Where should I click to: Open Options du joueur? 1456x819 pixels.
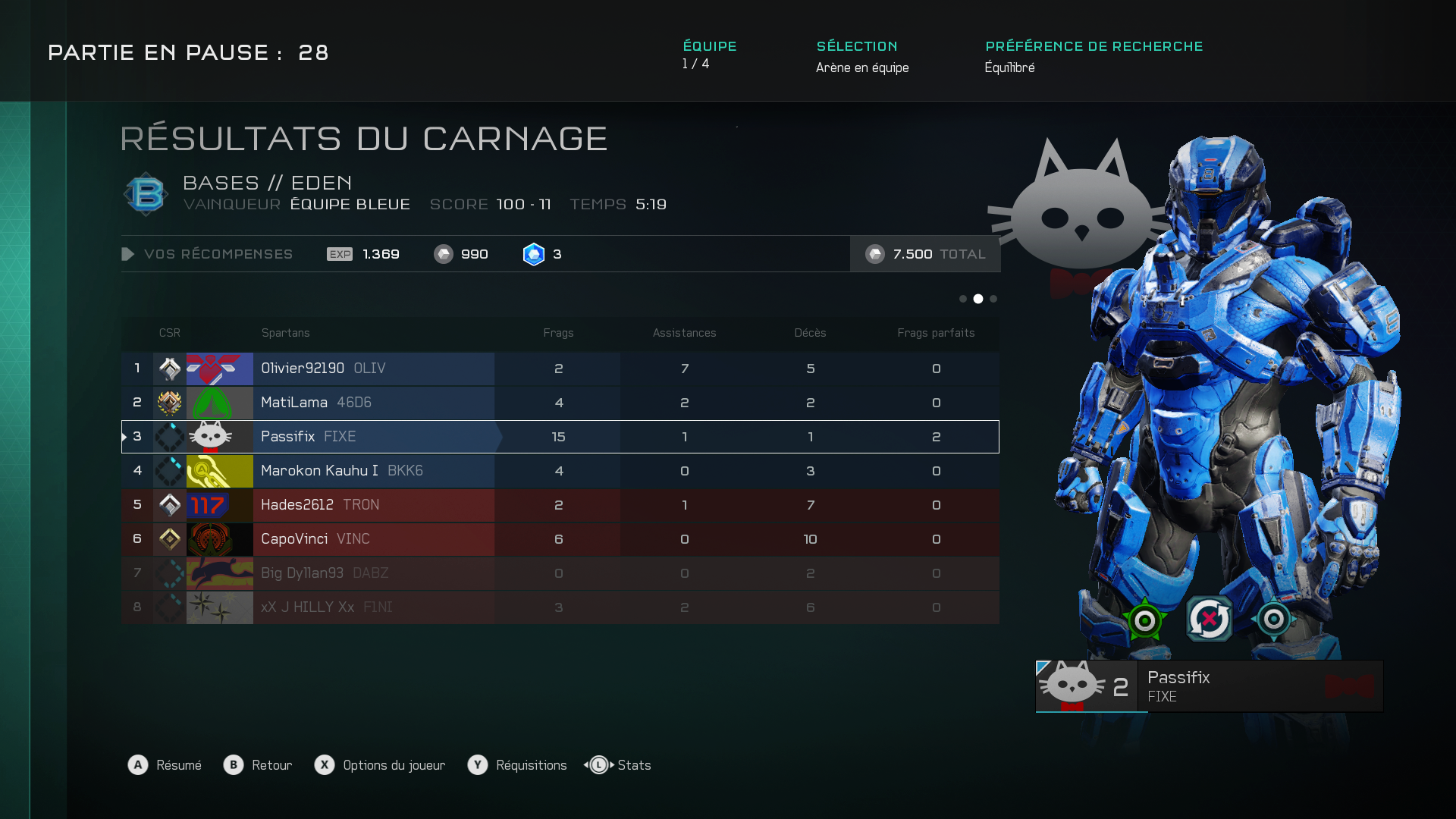(x=381, y=765)
